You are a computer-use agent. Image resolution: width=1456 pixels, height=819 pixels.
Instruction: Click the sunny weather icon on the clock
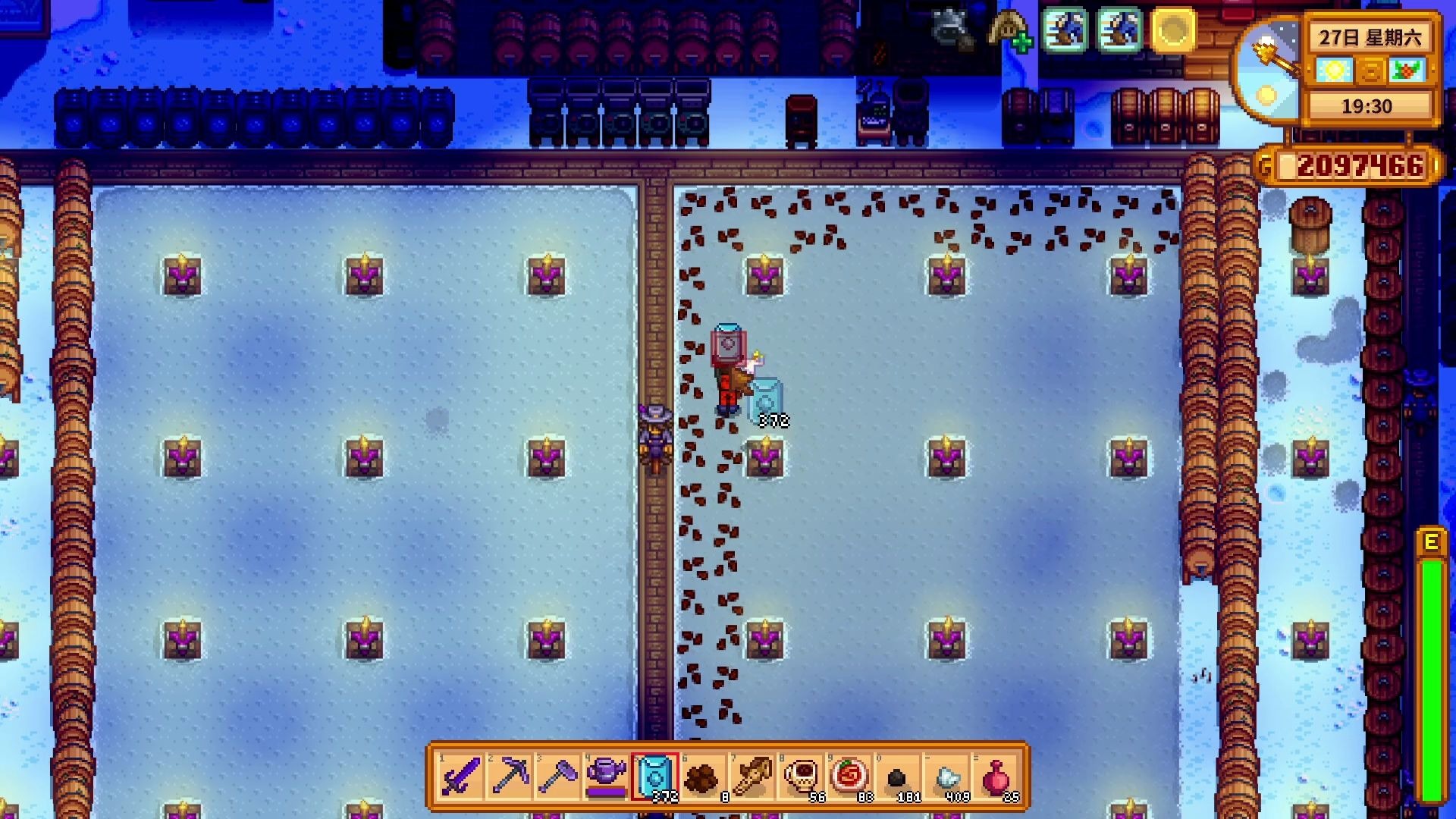1334,71
